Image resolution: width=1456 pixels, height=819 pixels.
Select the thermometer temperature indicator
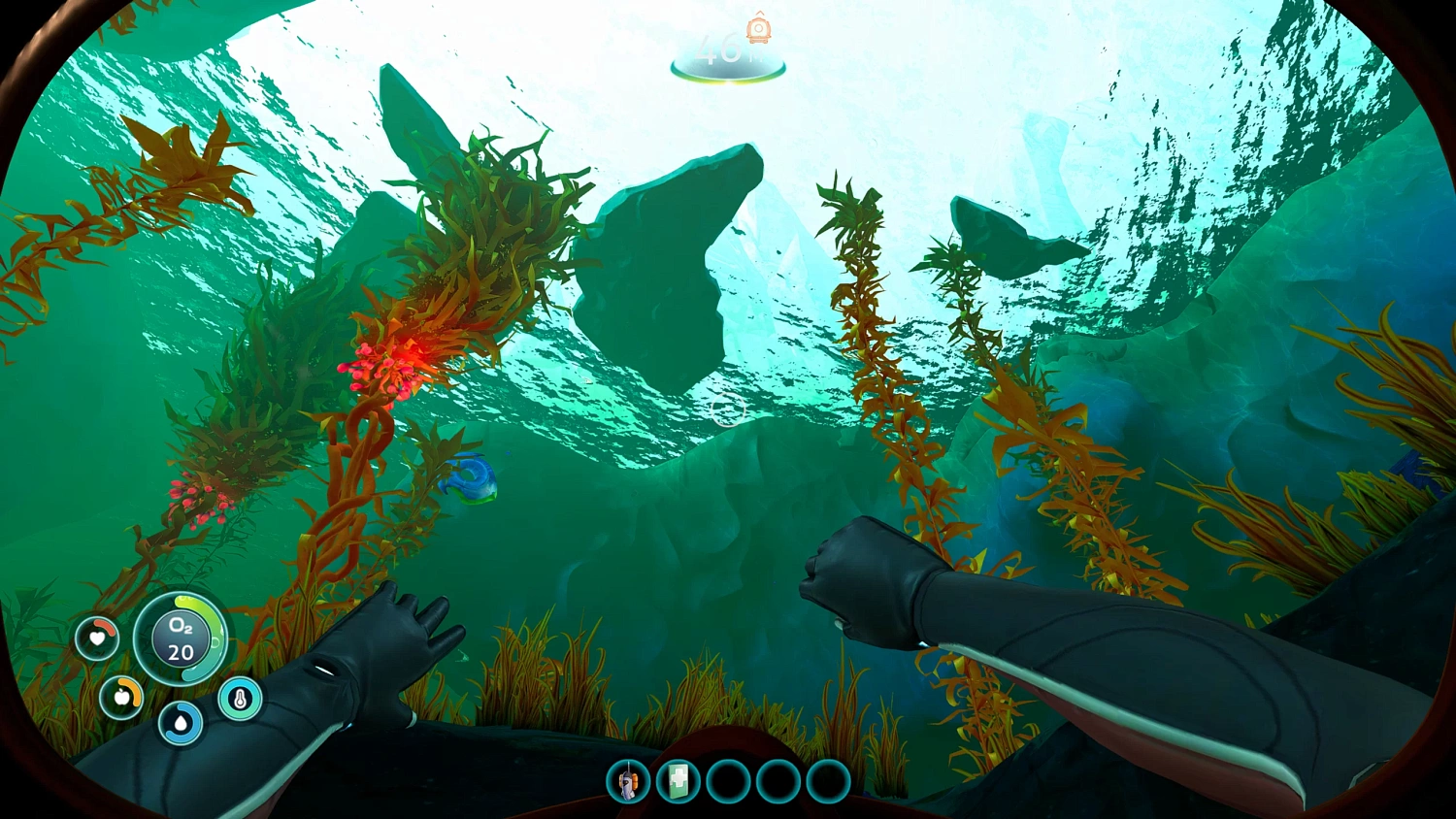click(x=239, y=699)
